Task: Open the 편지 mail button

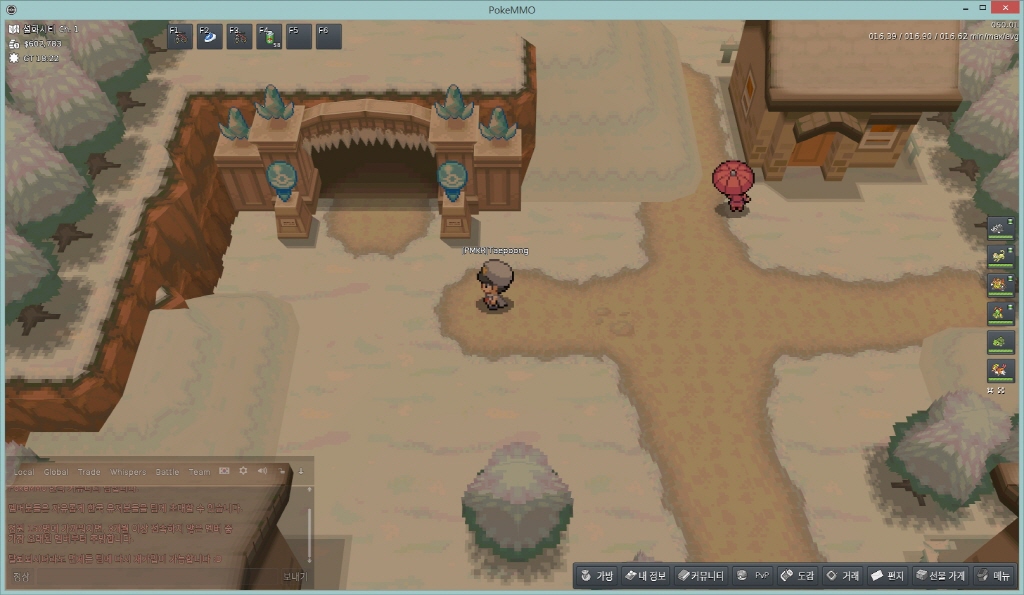Action: click(x=887, y=576)
